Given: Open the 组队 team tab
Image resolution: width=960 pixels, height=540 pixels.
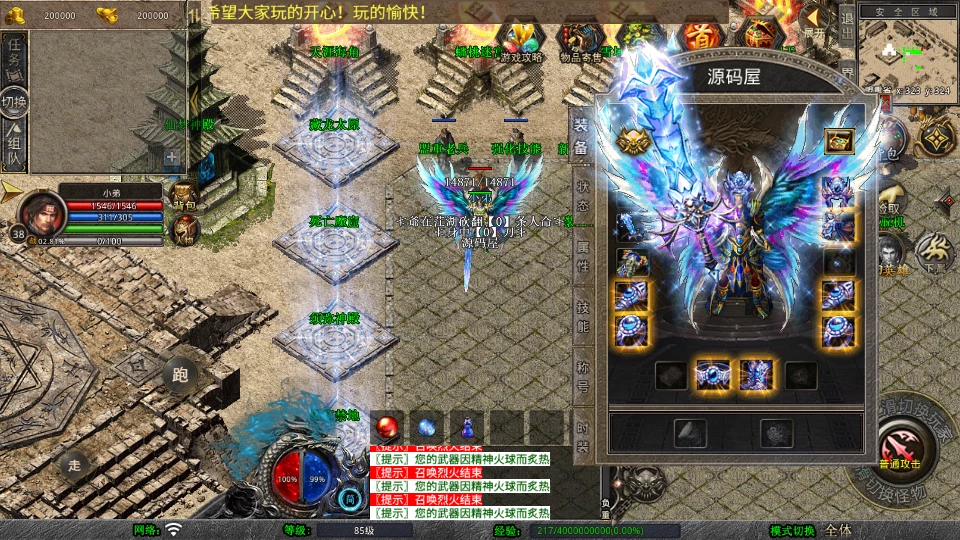Looking at the screenshot, I should [x=14, y=145].
